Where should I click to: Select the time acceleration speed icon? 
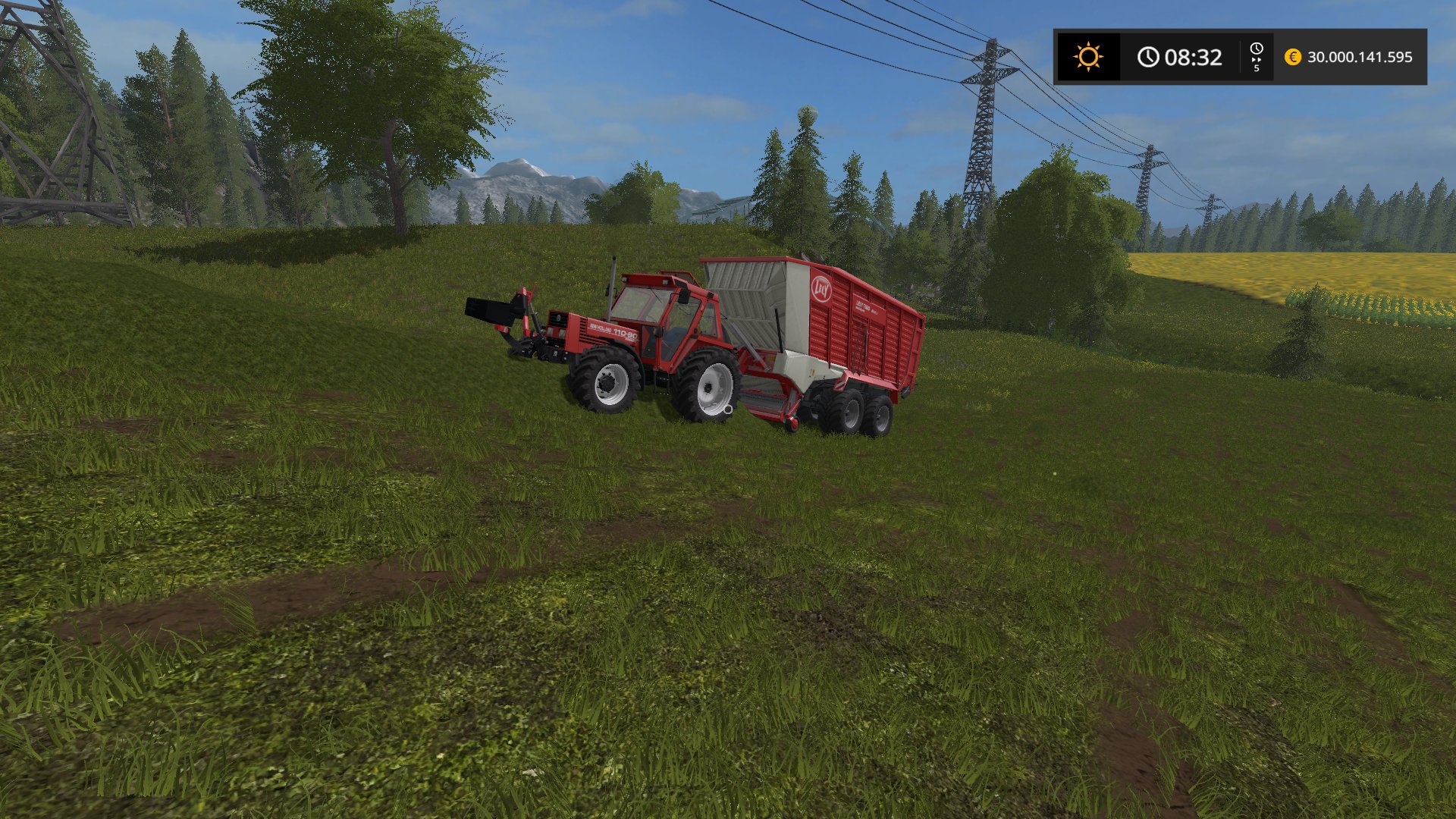[1257, 57]
